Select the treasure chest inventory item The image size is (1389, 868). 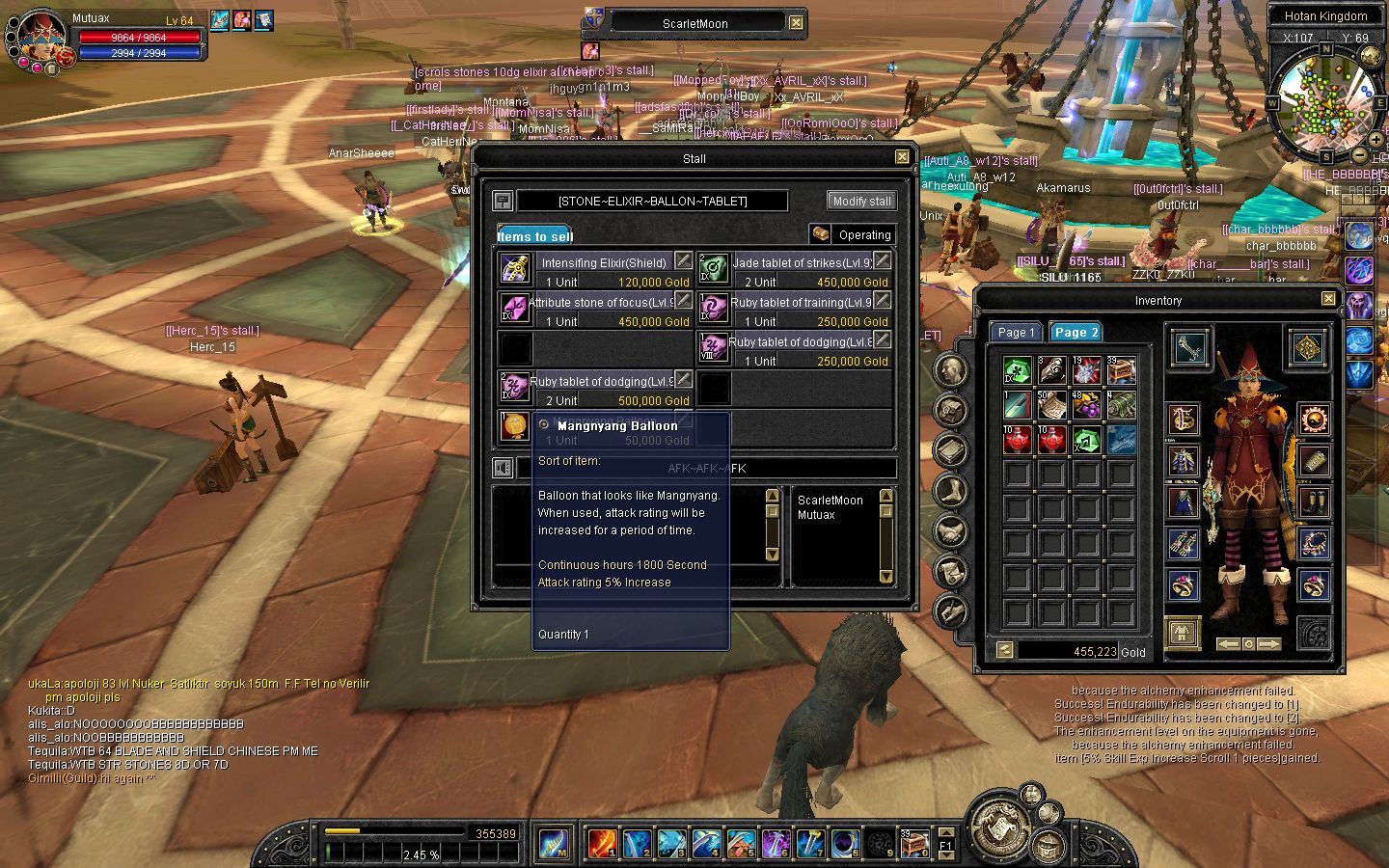(x=1121, y=370)
